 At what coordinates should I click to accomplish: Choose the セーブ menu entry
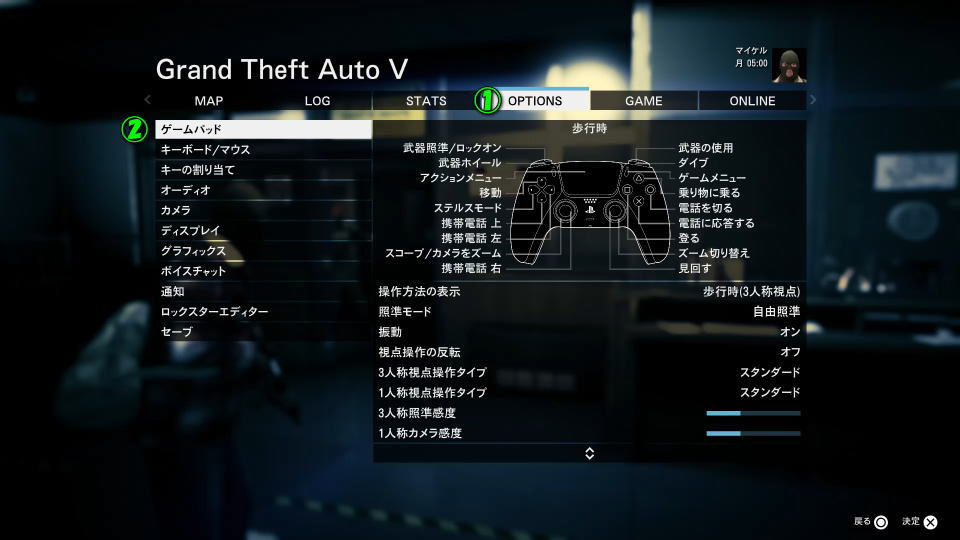[263, 332]
